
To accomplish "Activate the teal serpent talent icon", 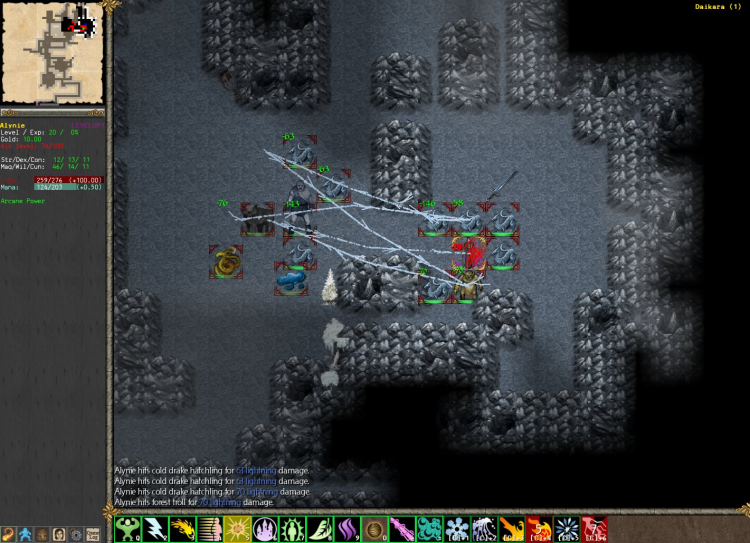I will (428, 528).
